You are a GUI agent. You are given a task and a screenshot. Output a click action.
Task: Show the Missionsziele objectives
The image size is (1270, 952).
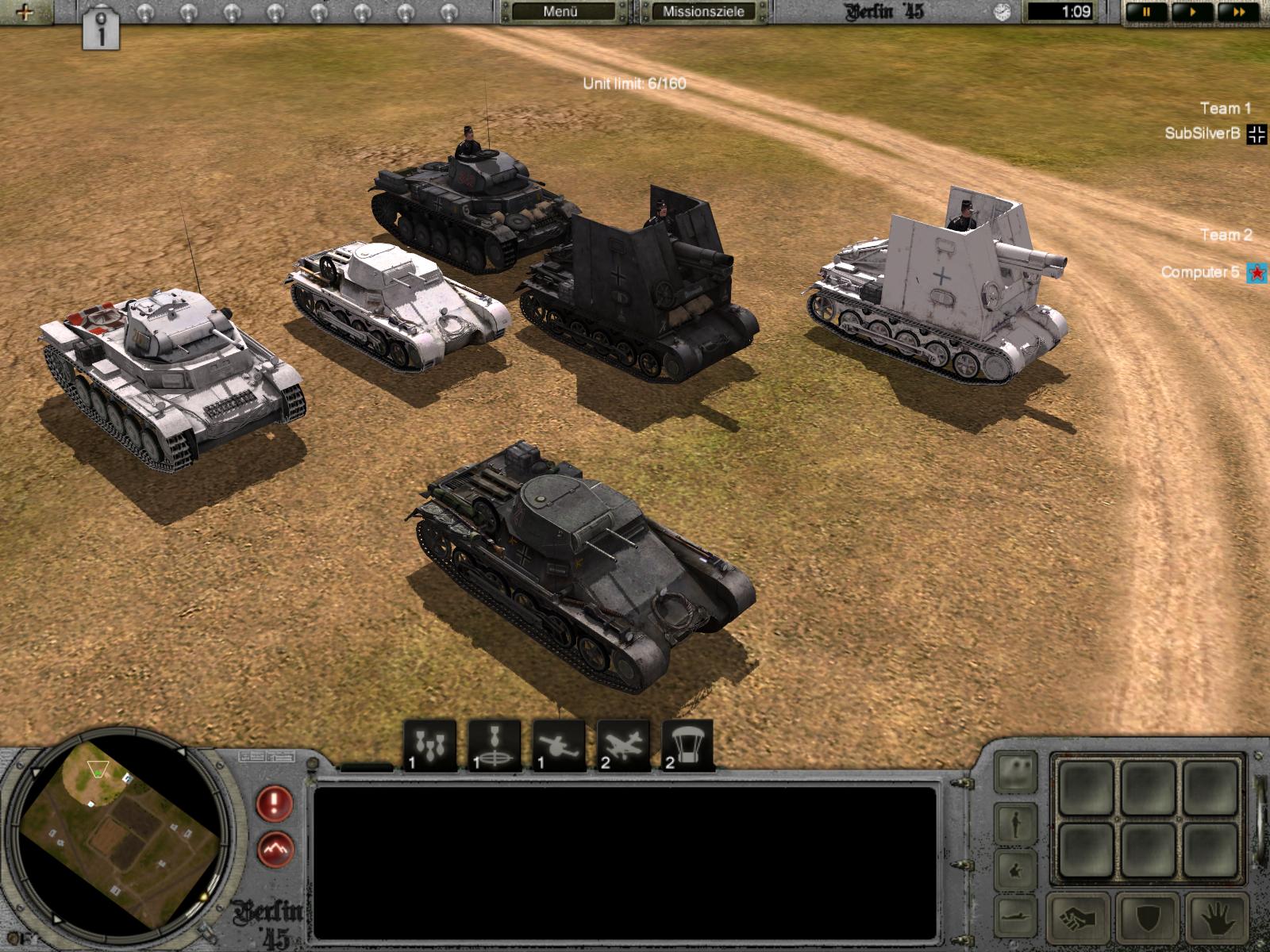(x=703, y=12)
